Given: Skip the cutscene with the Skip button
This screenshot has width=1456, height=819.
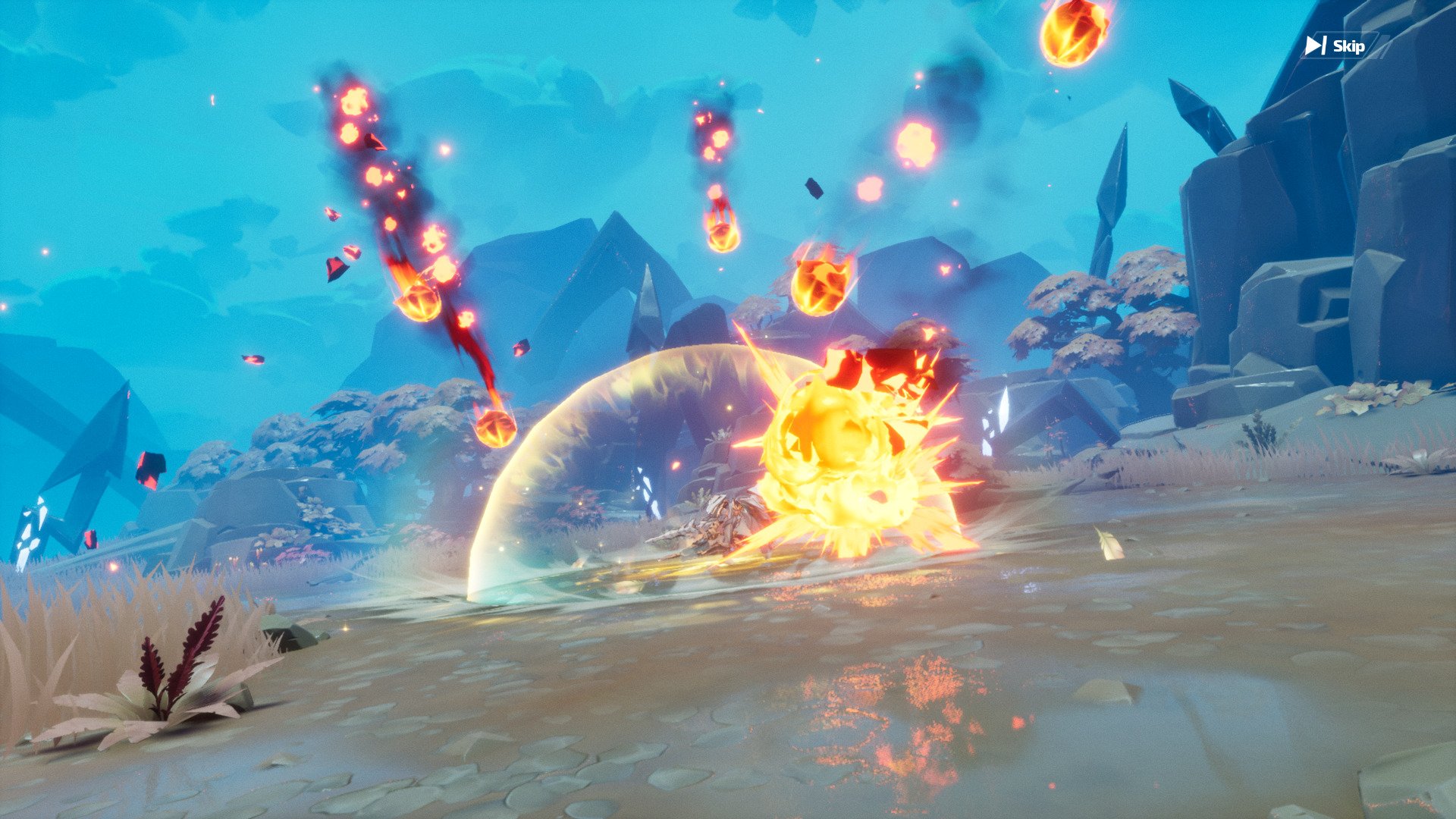Looking at the screenshot, I should pyautogui.click(x=1335, y=46).
